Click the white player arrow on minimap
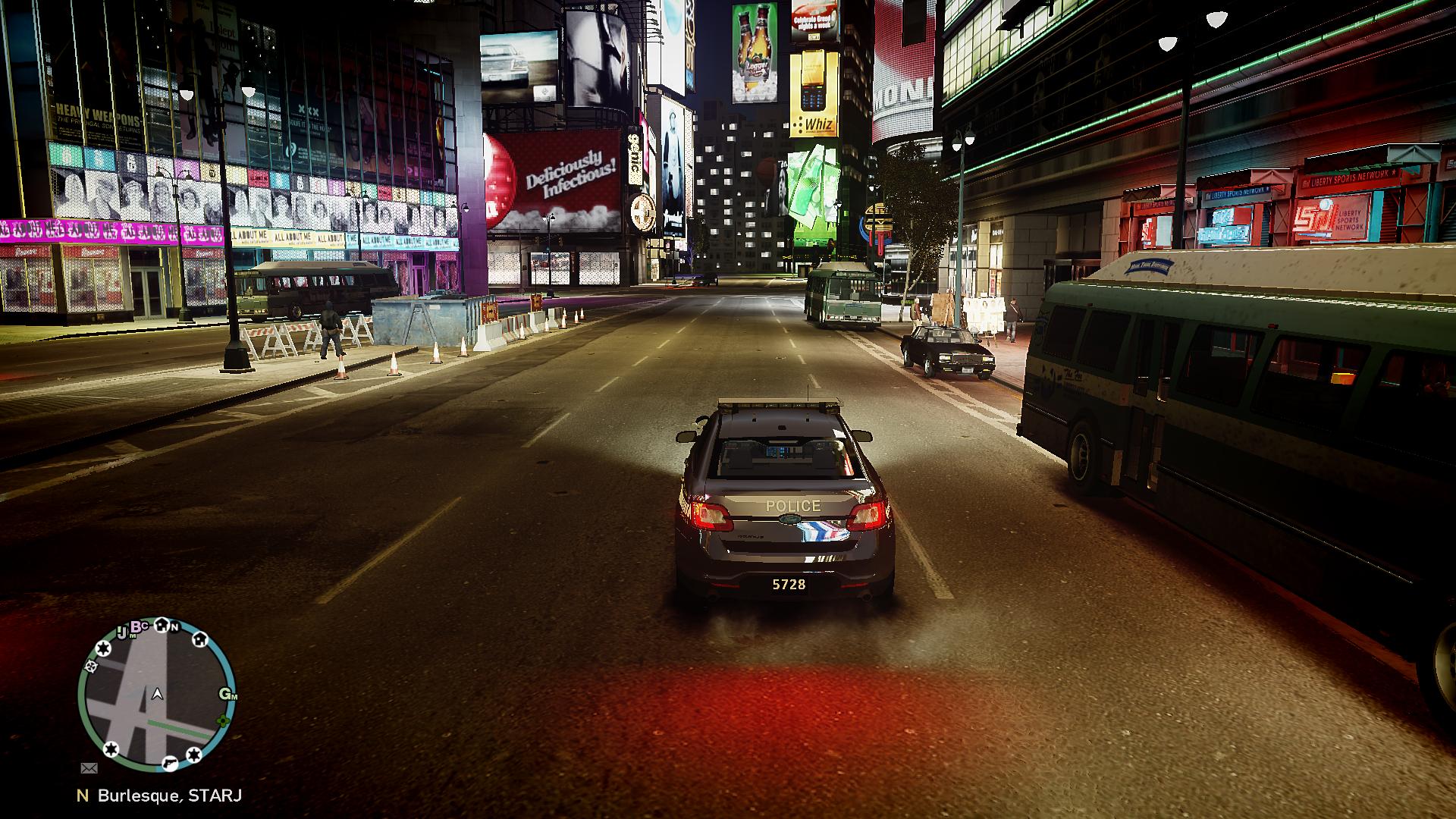Image resolution: width=1456 pixels, height=819 pixels. [x=157, y=693]
